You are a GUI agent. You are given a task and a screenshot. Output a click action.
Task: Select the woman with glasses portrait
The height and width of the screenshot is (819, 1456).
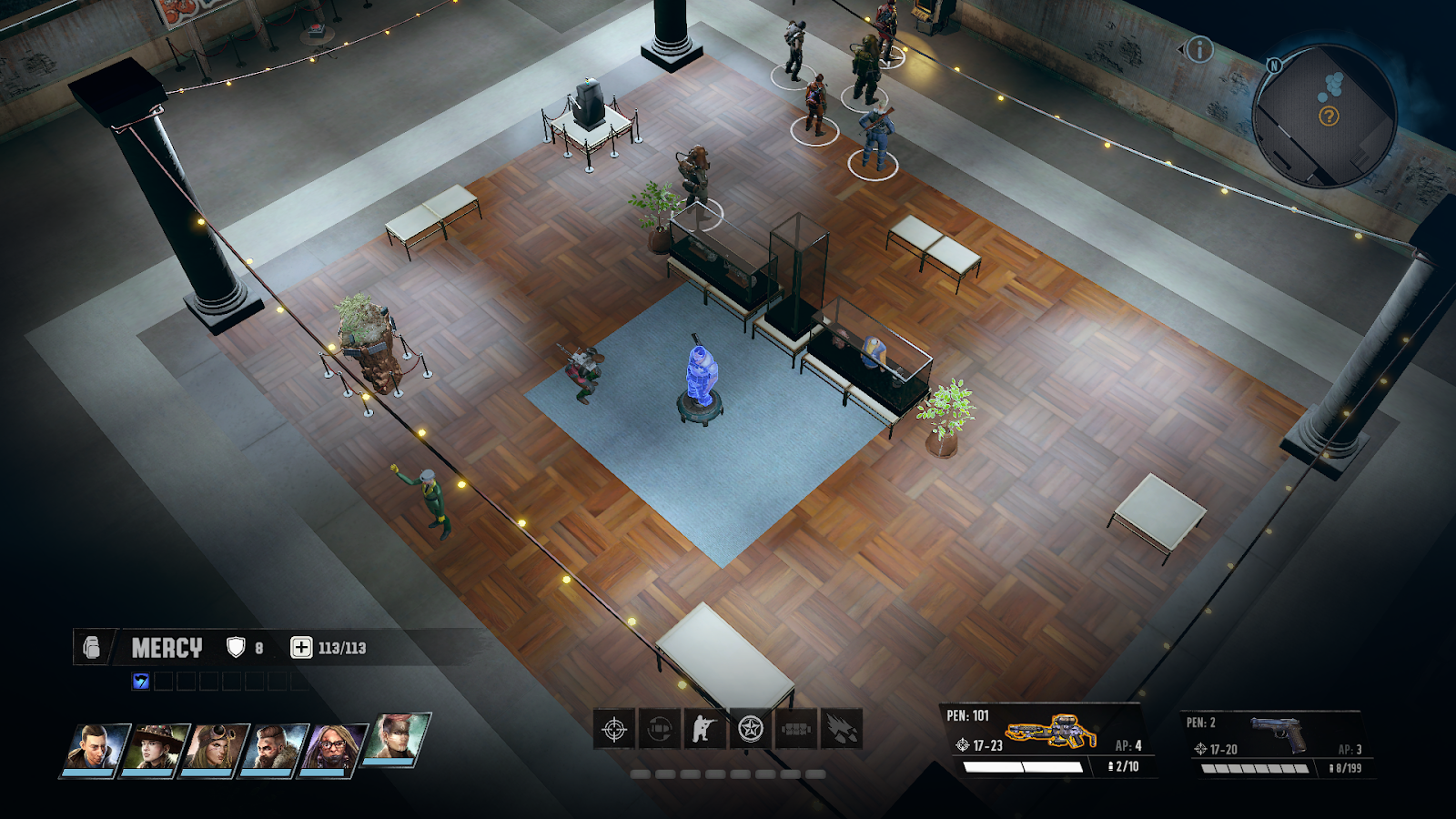click(x=333, y=748)
